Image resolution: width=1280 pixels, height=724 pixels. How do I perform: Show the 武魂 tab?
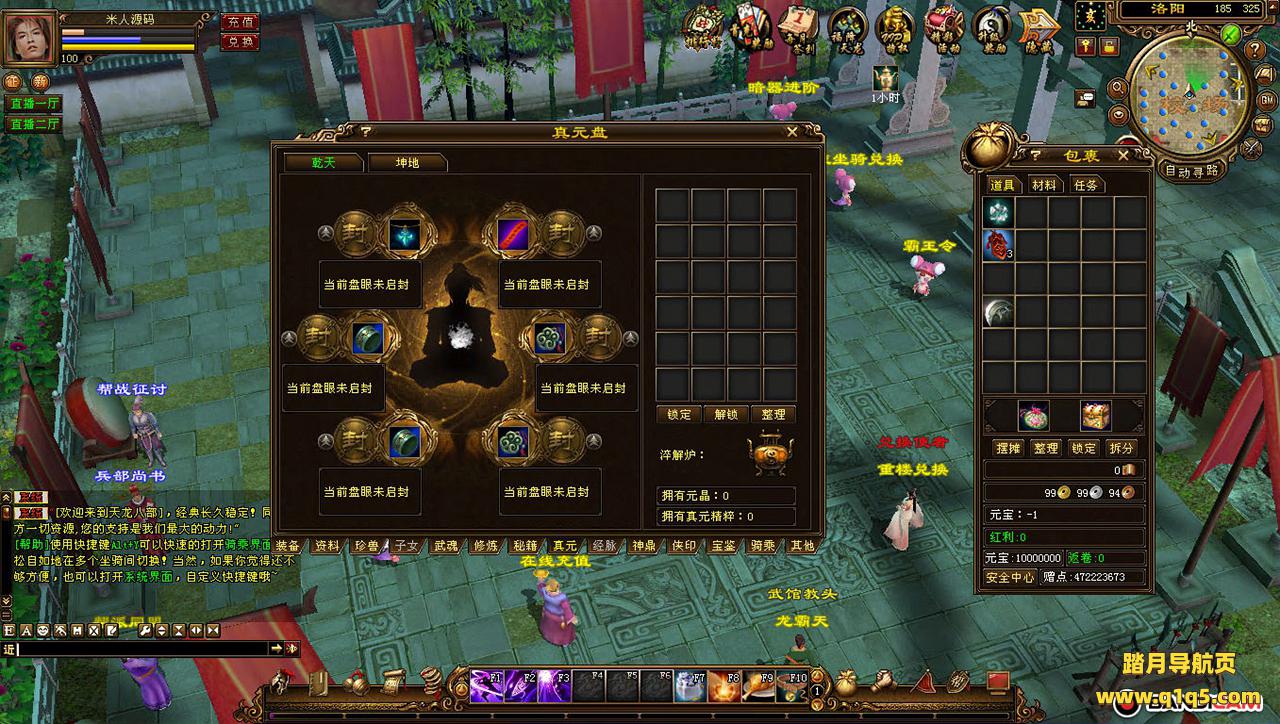pos(446,546)
